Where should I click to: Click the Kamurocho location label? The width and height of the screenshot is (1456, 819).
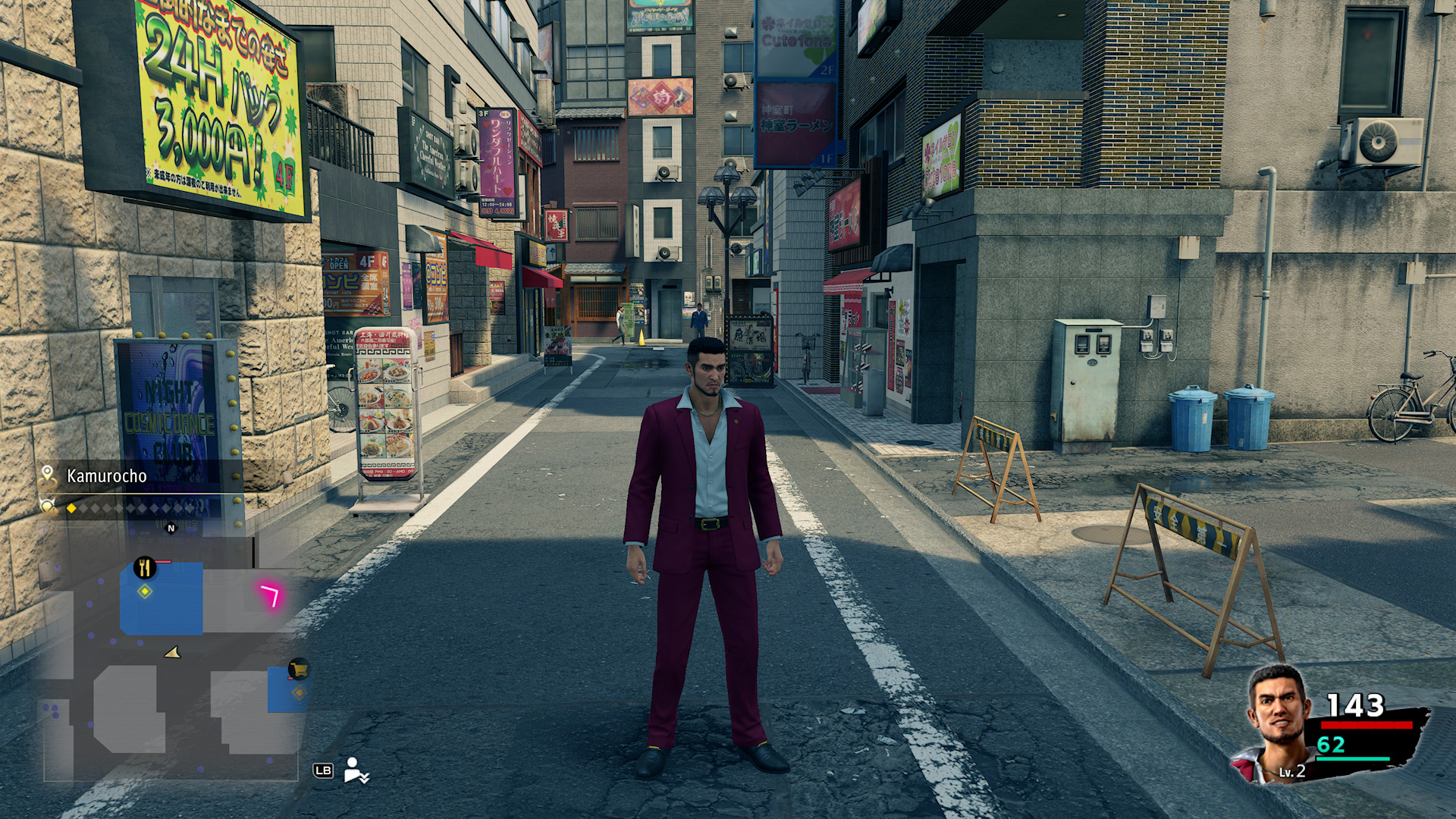[x=106, y=476]
